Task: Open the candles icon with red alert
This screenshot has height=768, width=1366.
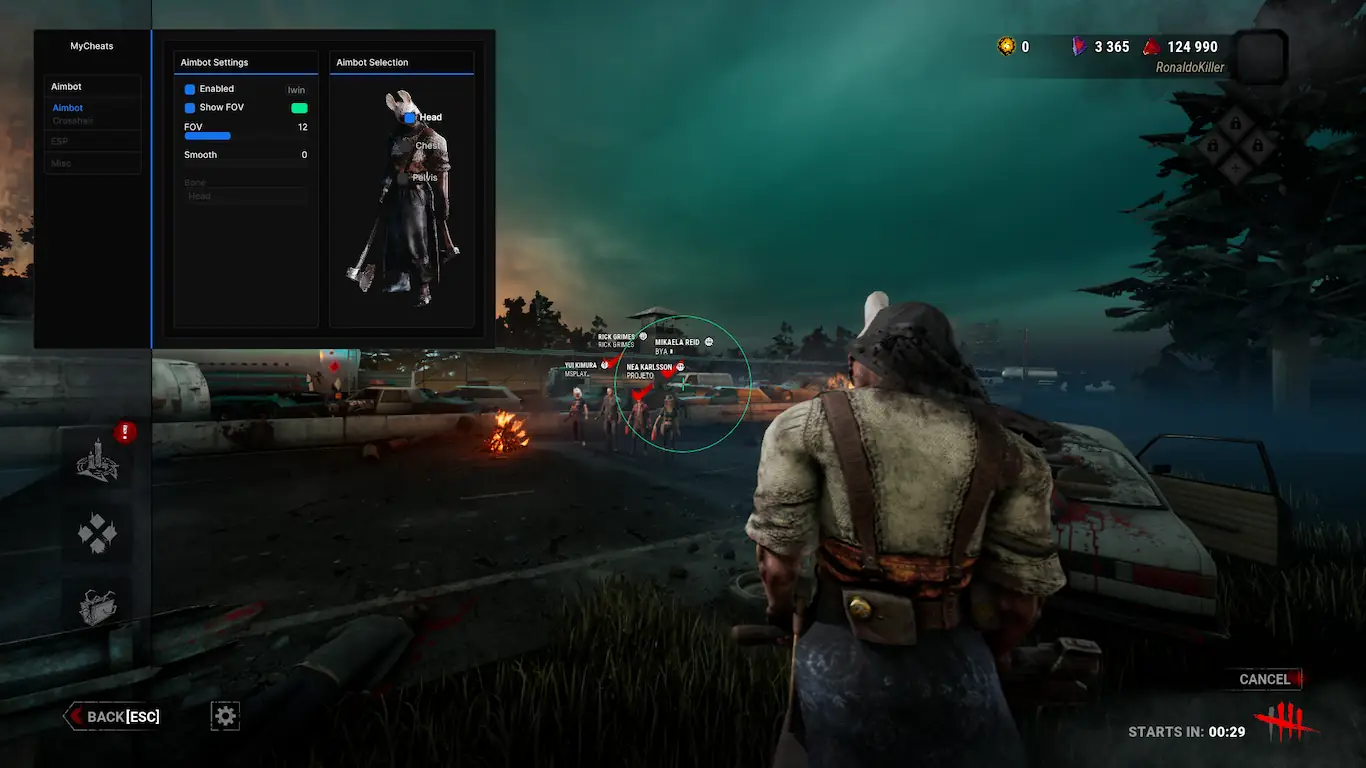Action: pyautogui.click(x=98, y=462)
